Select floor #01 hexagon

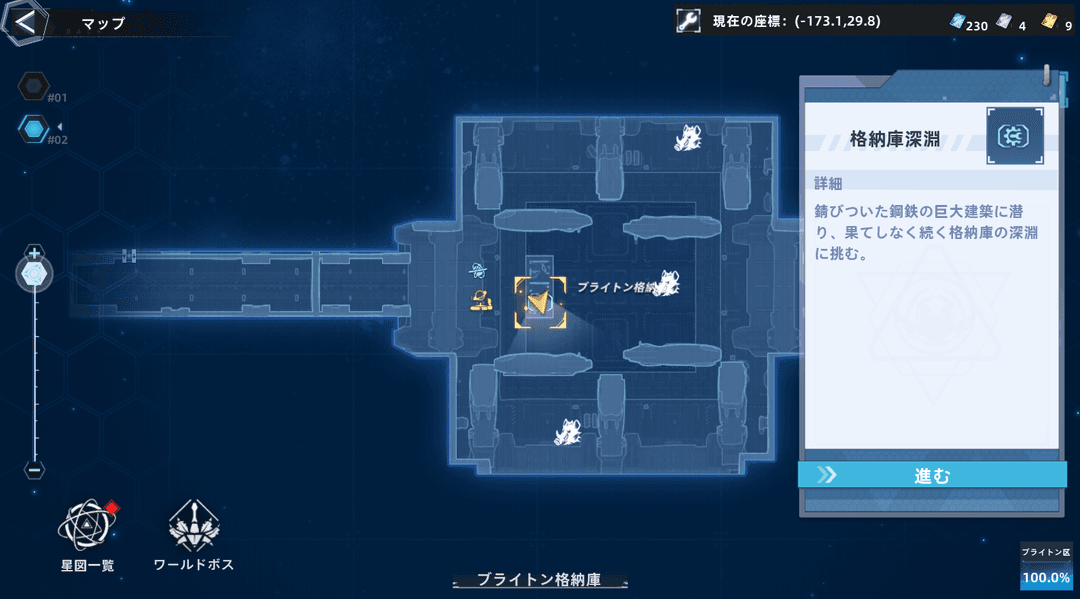[33, 86]
